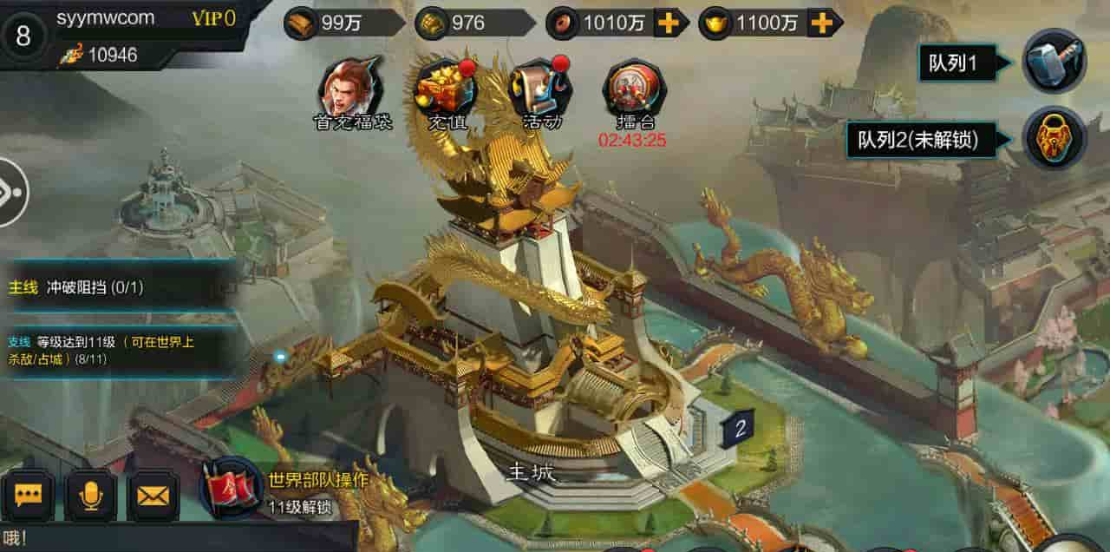Open the VIP0 badge

click(x=213, y=18)
